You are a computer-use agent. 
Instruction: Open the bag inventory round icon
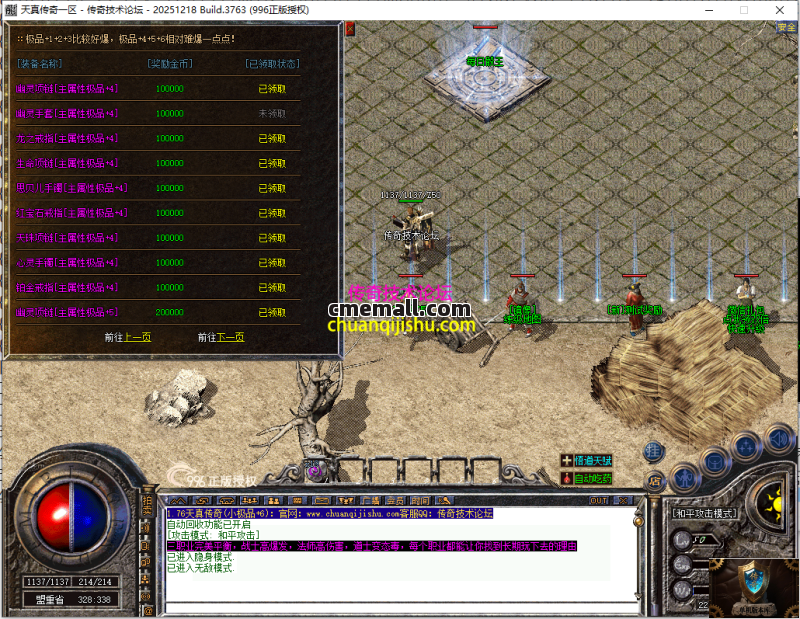pyautogui.click(x=715, y=461)
